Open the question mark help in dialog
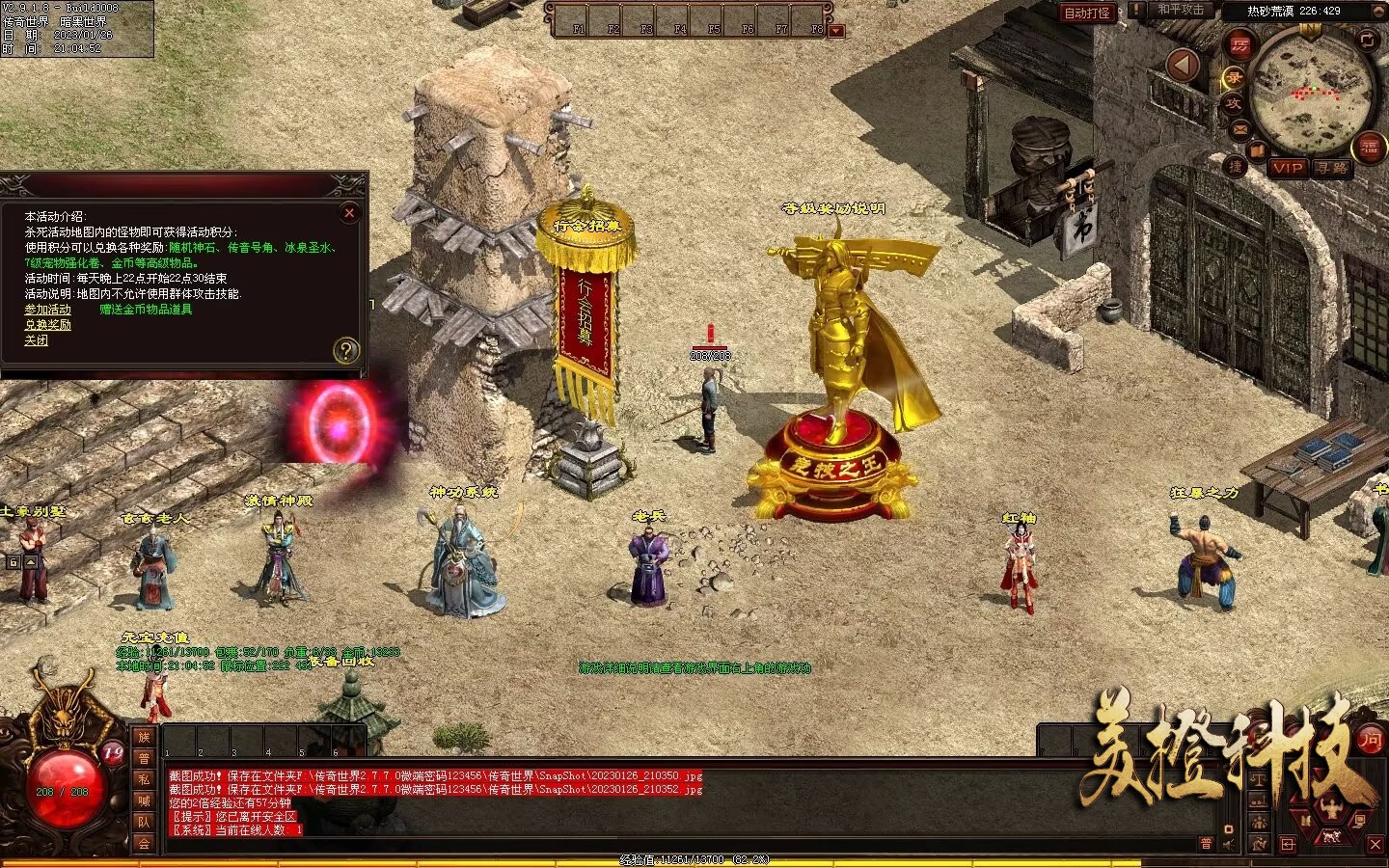Image resolution: width=1389 pixels, height=868 pixels. pos(345,350)
